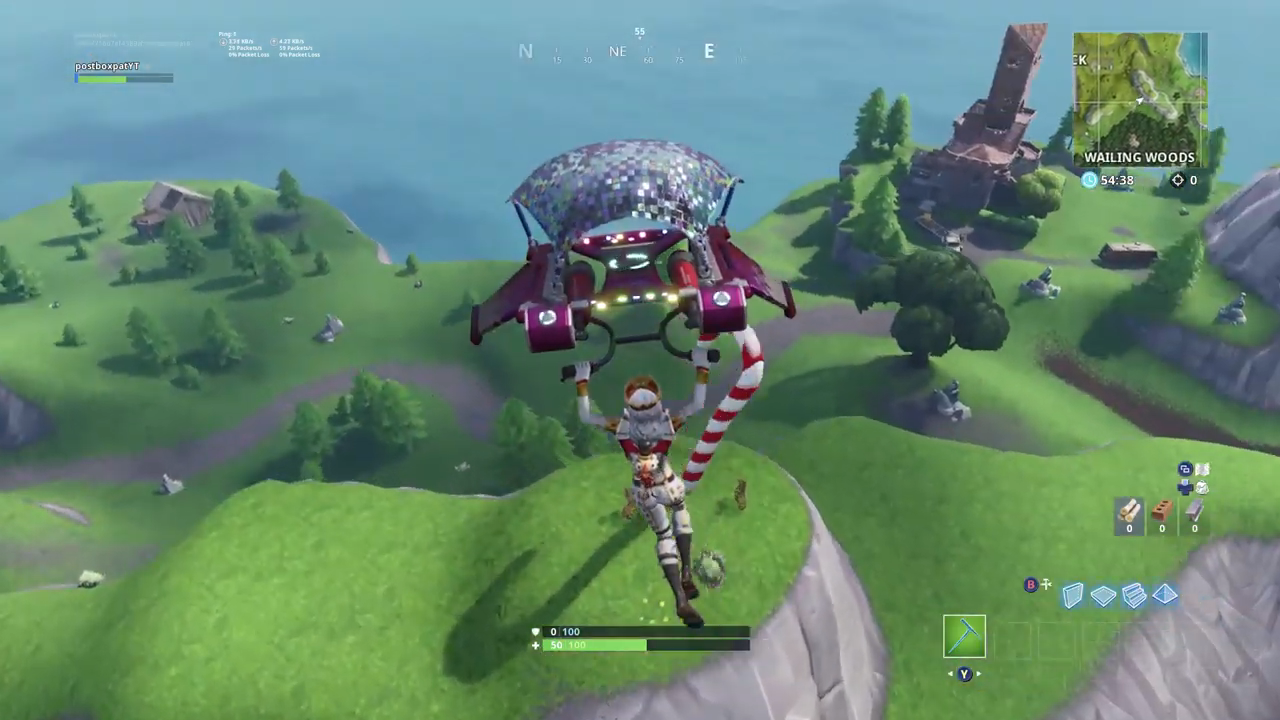
Task: Select the wall building piece
Action: (x=1072, y=595)
